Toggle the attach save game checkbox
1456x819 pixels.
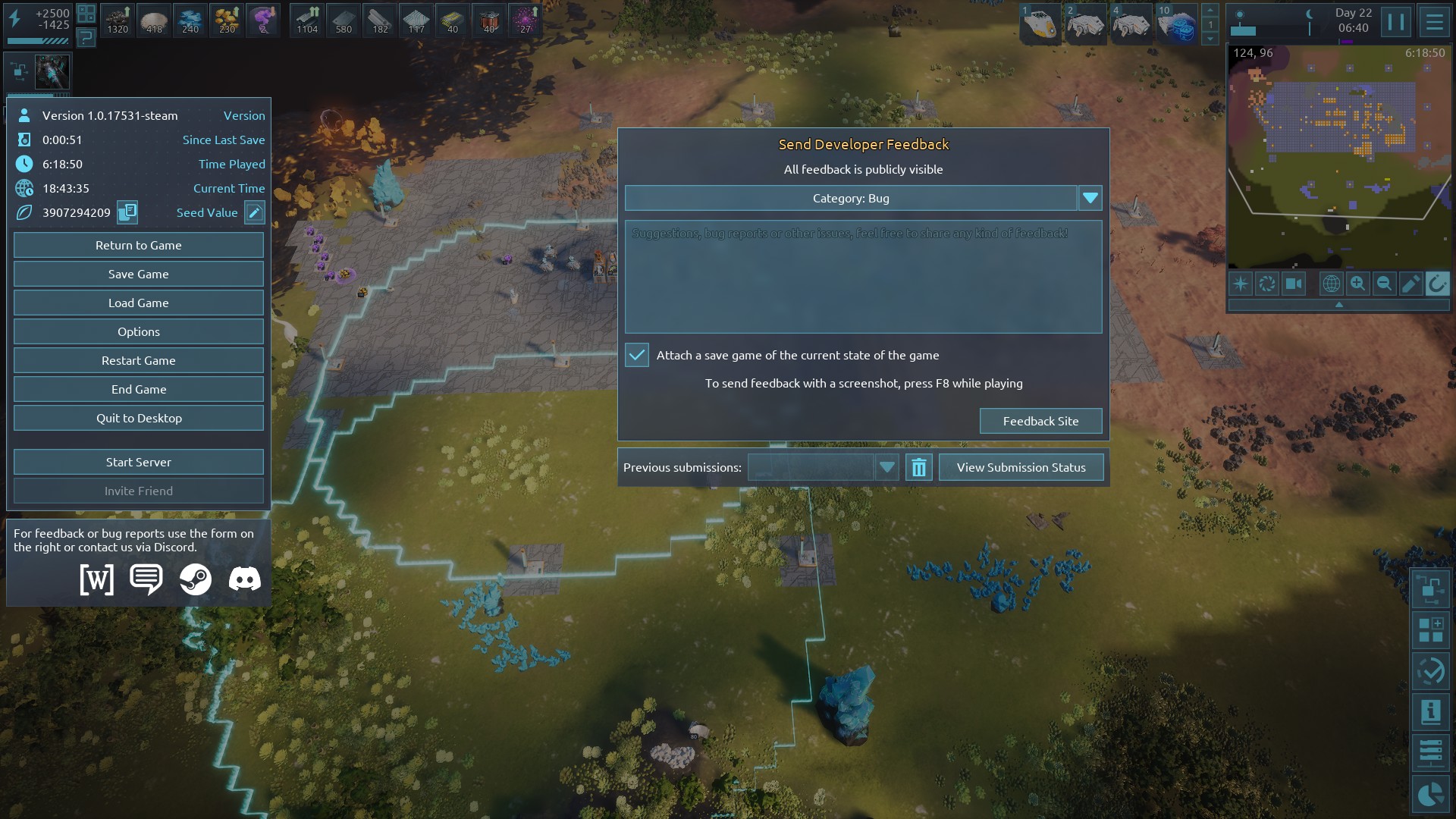click(637, 355)
